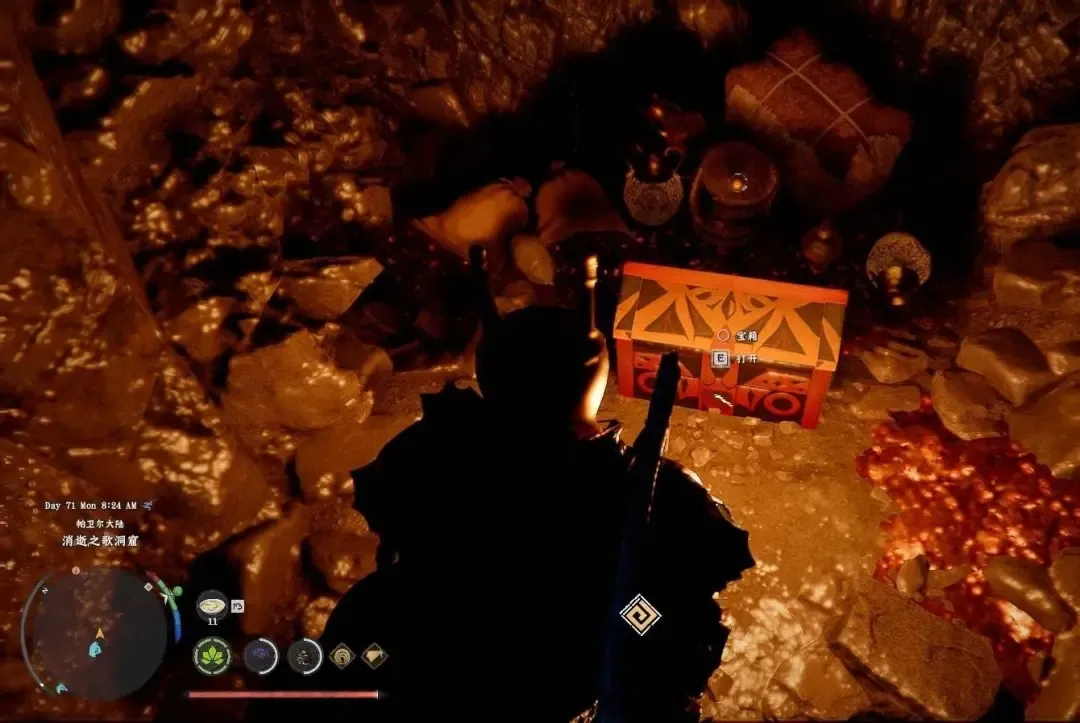Use the blue-purple circular skill icon

(260, 656)
